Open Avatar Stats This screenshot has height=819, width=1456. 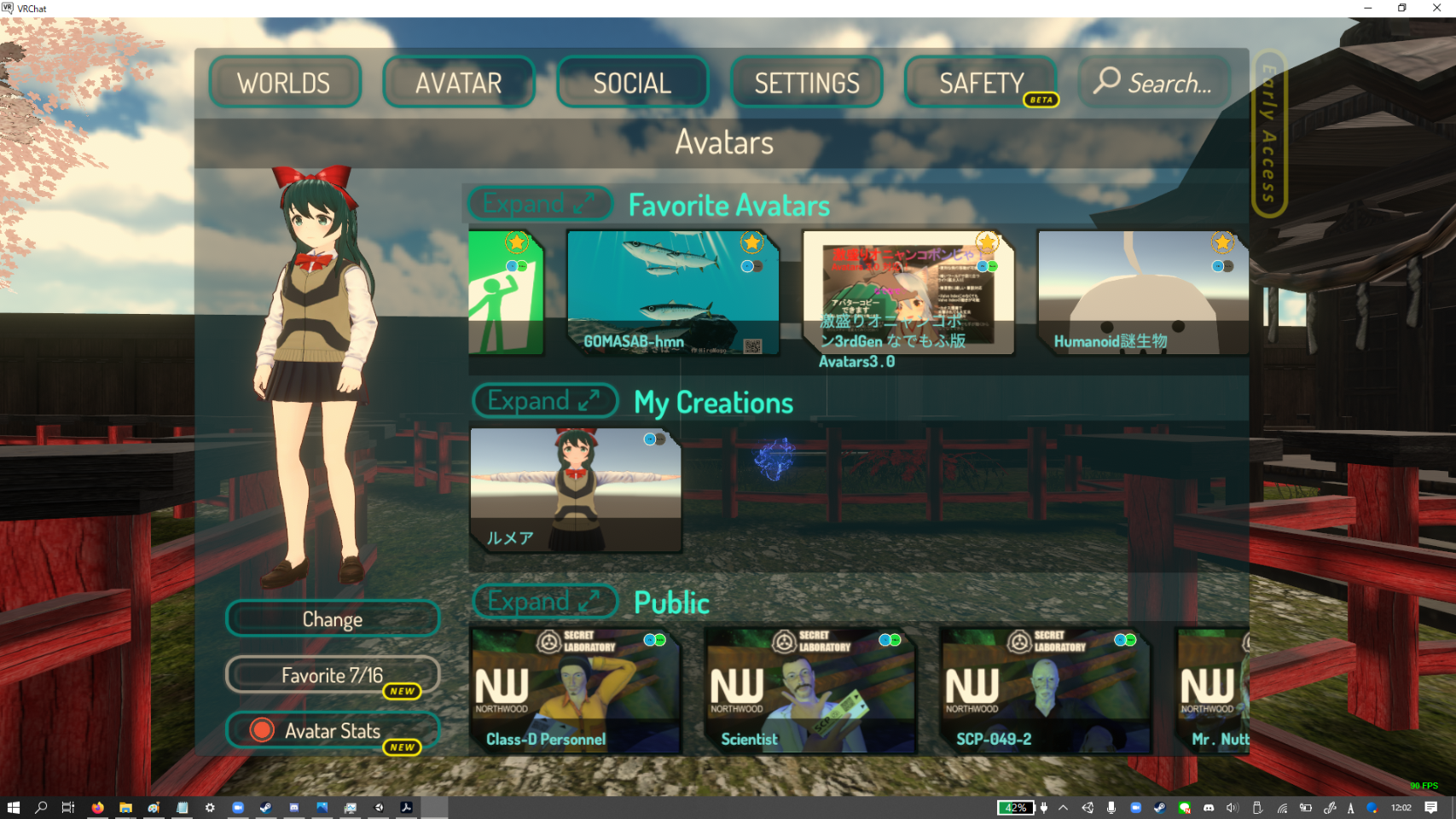point(333,731)
